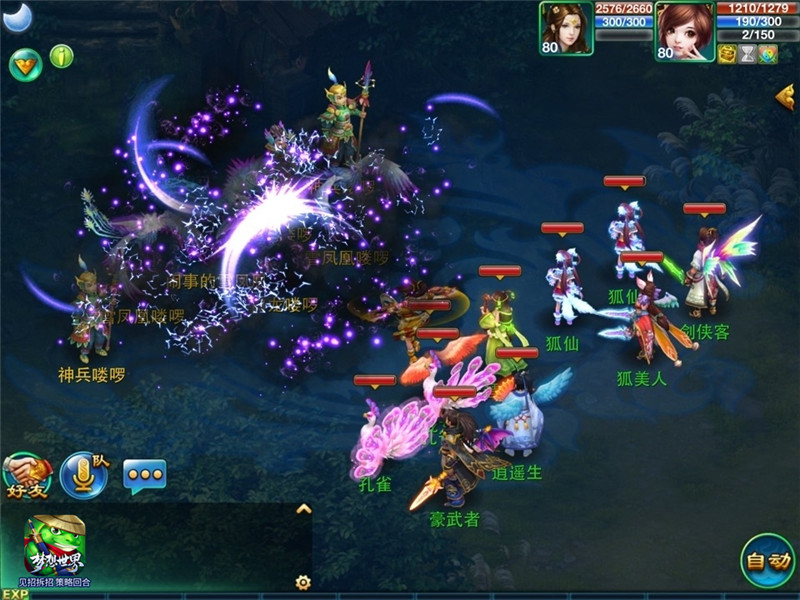Click the hourglass status icon
Screen dimensions: 800x600
(x=747, y=54)
